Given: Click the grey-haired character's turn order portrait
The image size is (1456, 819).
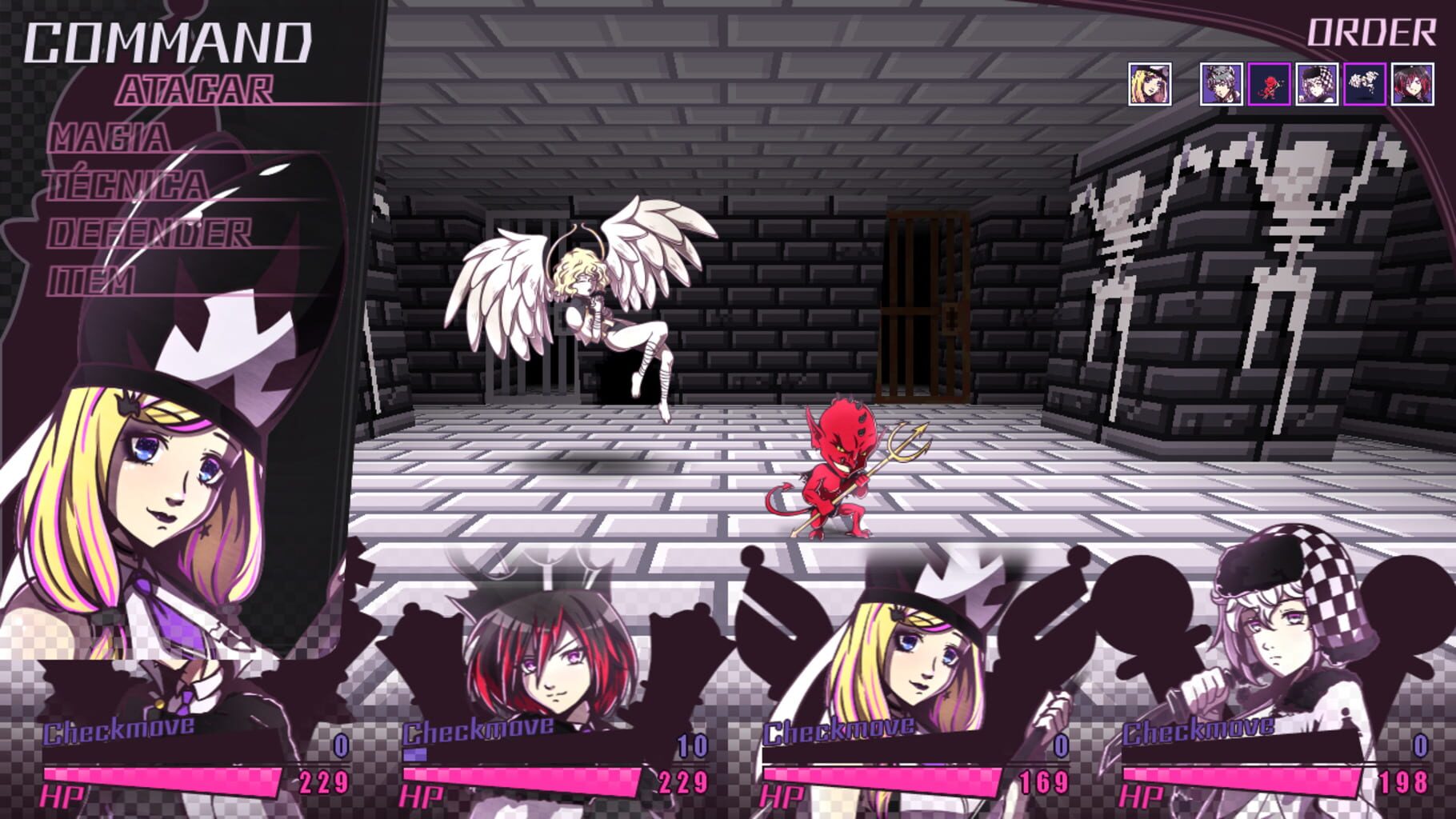Looking at the screenshot, I should pos(1221,85).
